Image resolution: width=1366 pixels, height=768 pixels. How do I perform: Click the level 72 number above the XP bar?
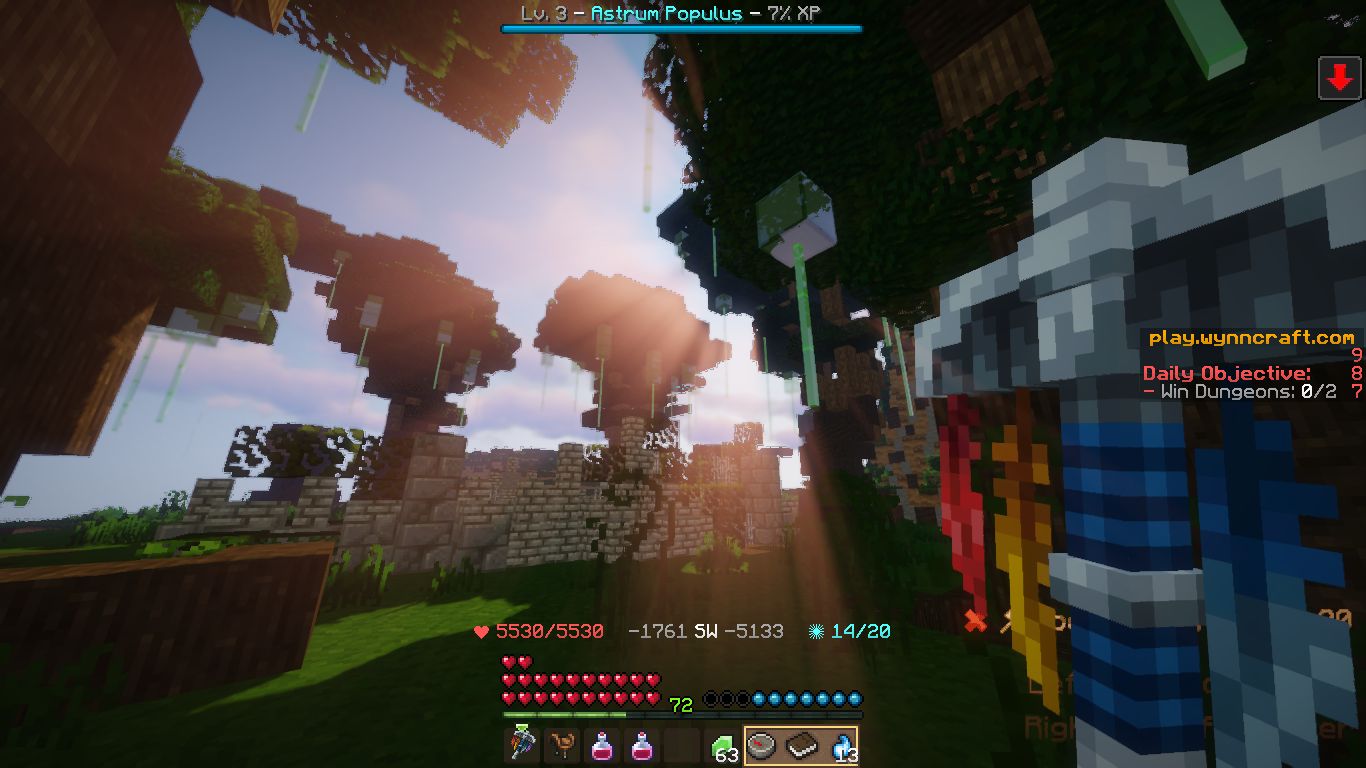point(683,704)
